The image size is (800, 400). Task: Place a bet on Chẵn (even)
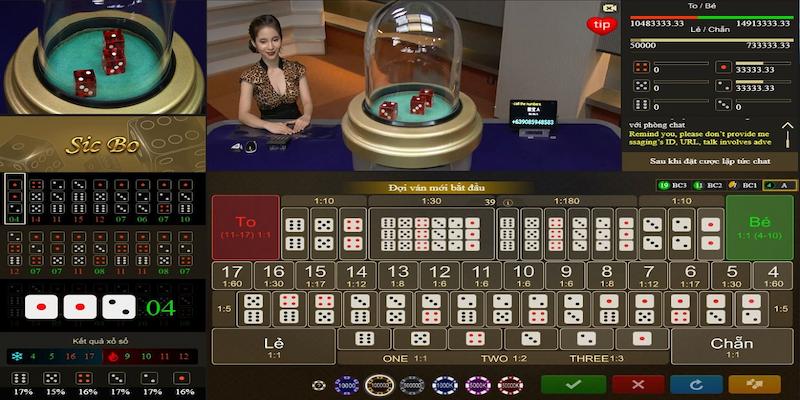point(731,346)
